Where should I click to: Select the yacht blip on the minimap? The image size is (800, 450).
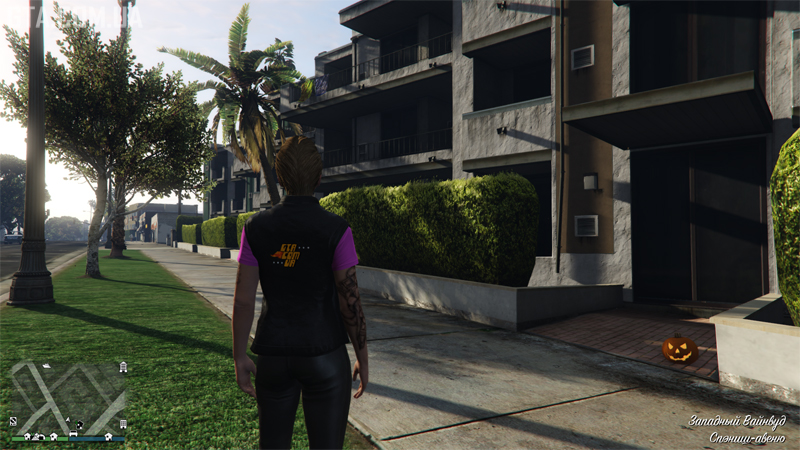pyautogui.click(x=46, y=366)
